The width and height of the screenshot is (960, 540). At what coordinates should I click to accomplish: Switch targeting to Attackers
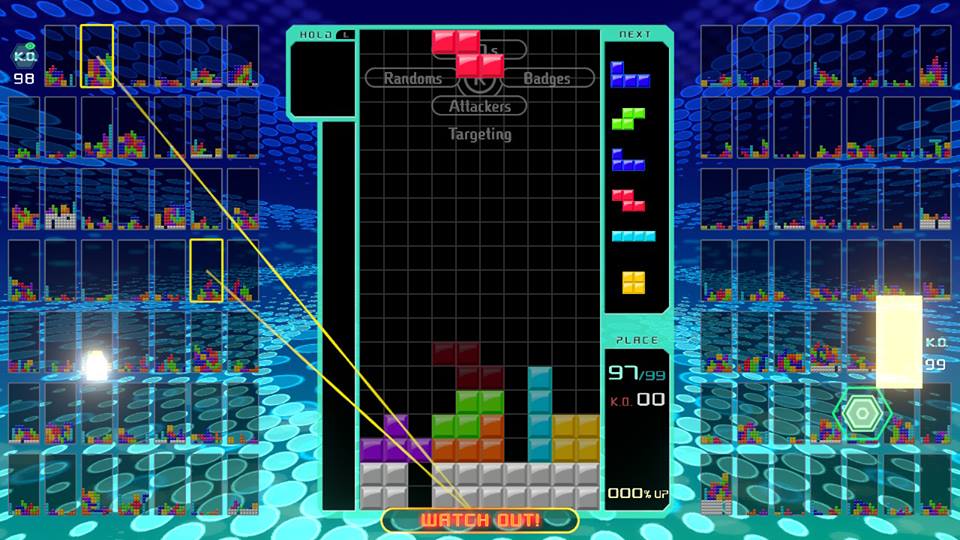pyautogui.click(x=479, y=106)
